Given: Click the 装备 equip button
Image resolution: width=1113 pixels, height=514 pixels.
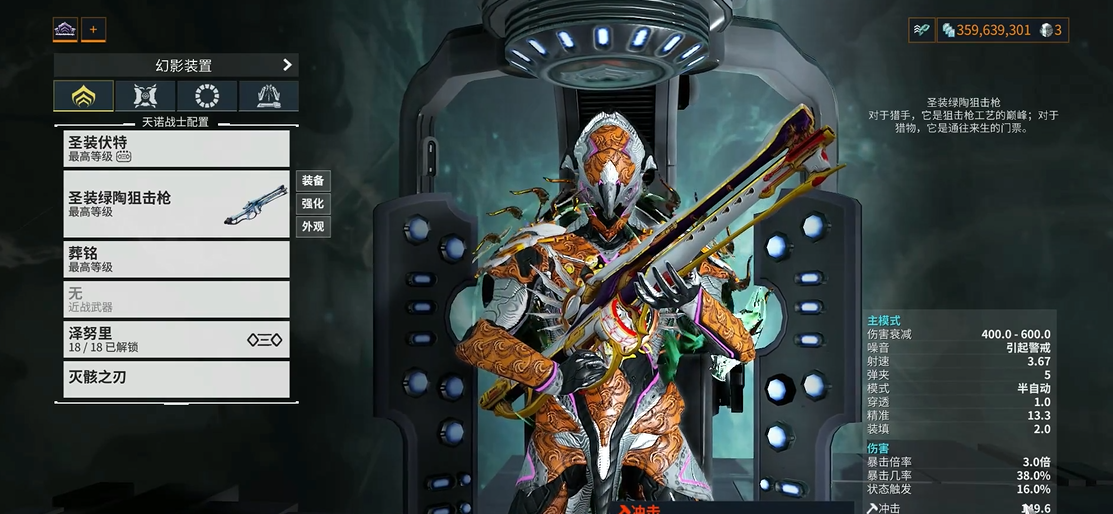Looking at the screenshot, I should click(x=313, y=181).
